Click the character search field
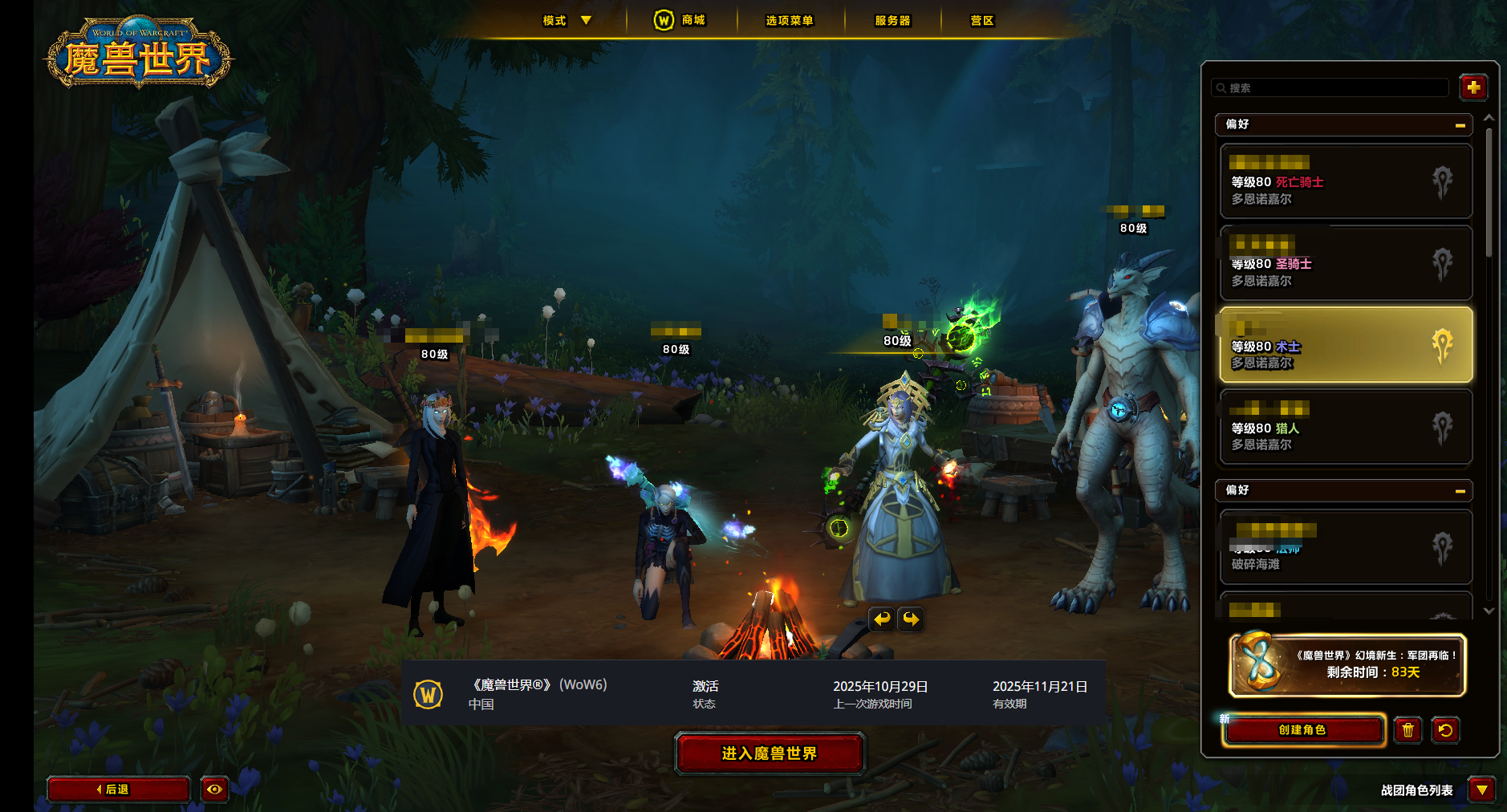The width and height of the screenshot is (1507, 812). click(x=1332, y=87)
